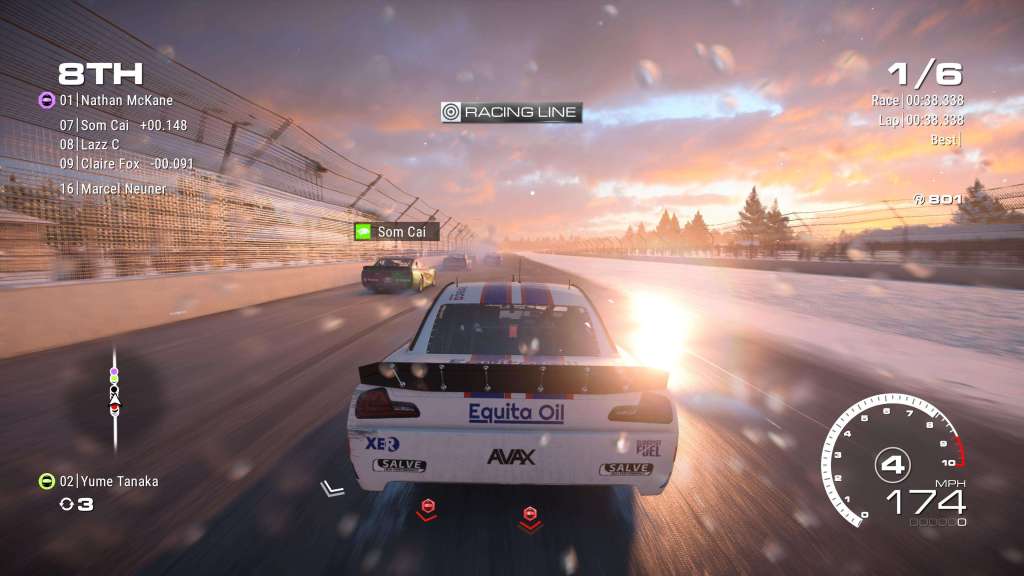Viewport: 1024px width, 576px height.
Task: Click the green Som Cai name tag
Action: point(396,231)
